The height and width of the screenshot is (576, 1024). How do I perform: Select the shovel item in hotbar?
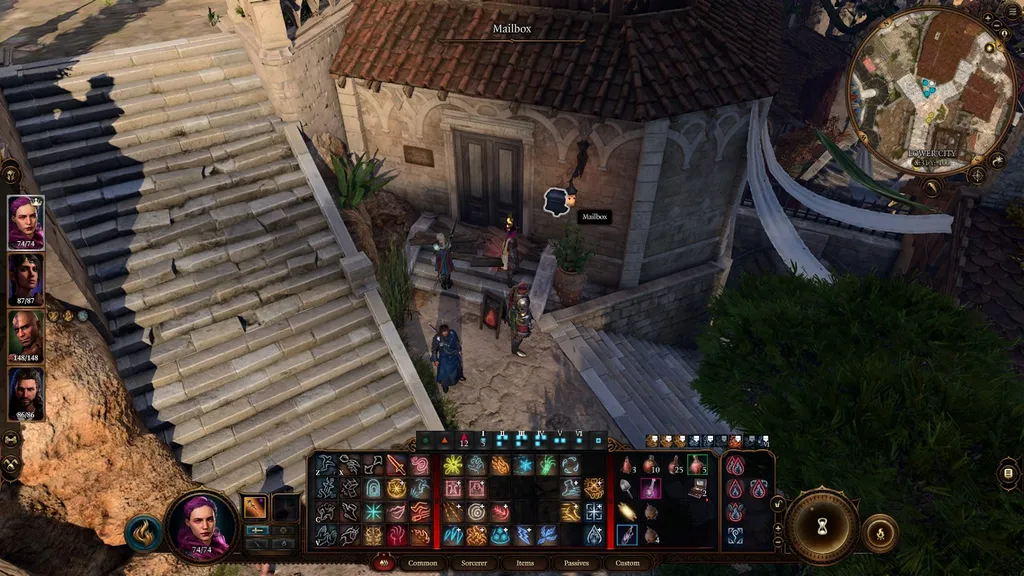pyautogui.click(x=627, y=489)
